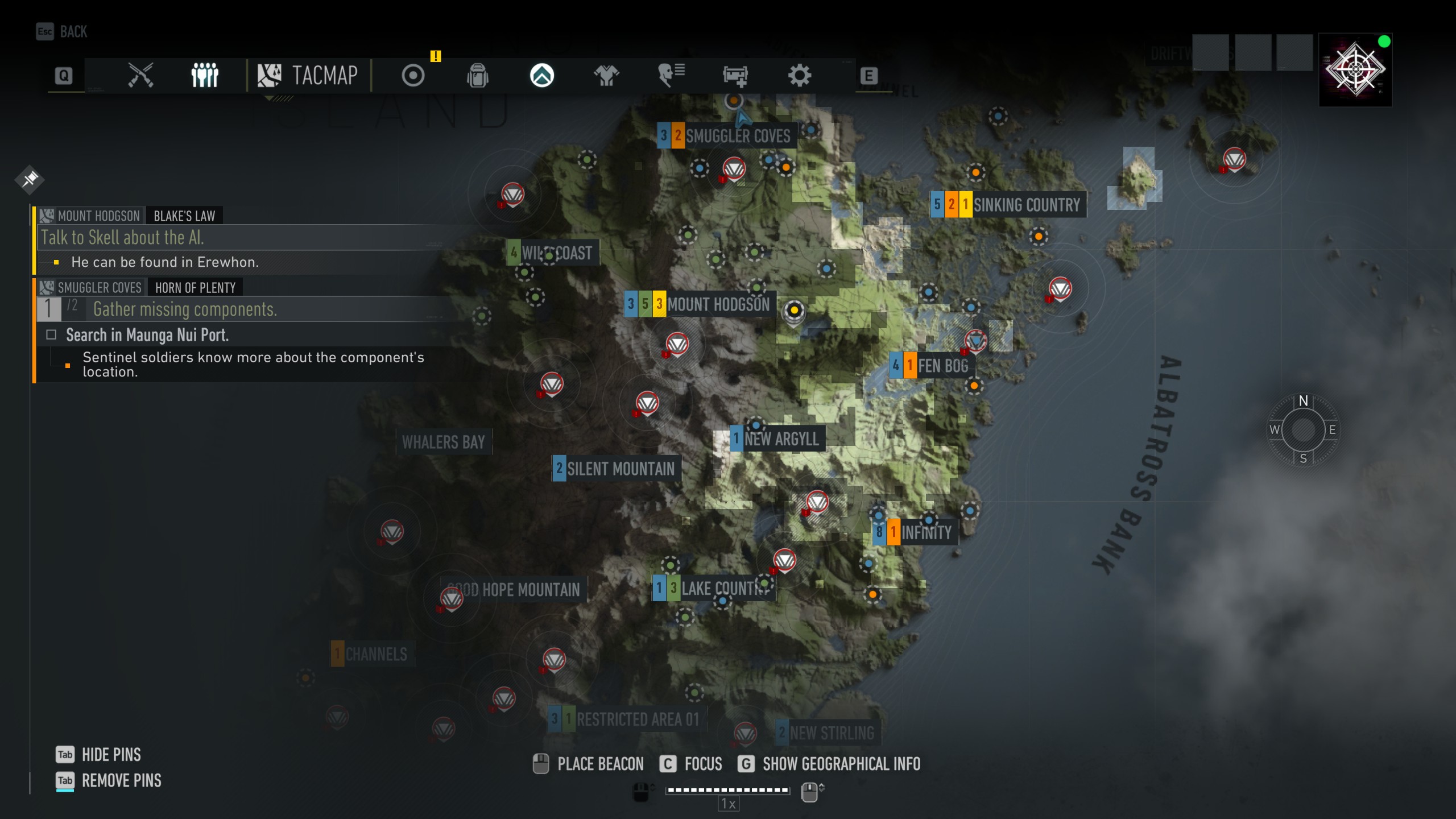The width and height of the screenshot is (1456, 819).
Task: Open the Settings gear icon
Action: pos(800,75)
